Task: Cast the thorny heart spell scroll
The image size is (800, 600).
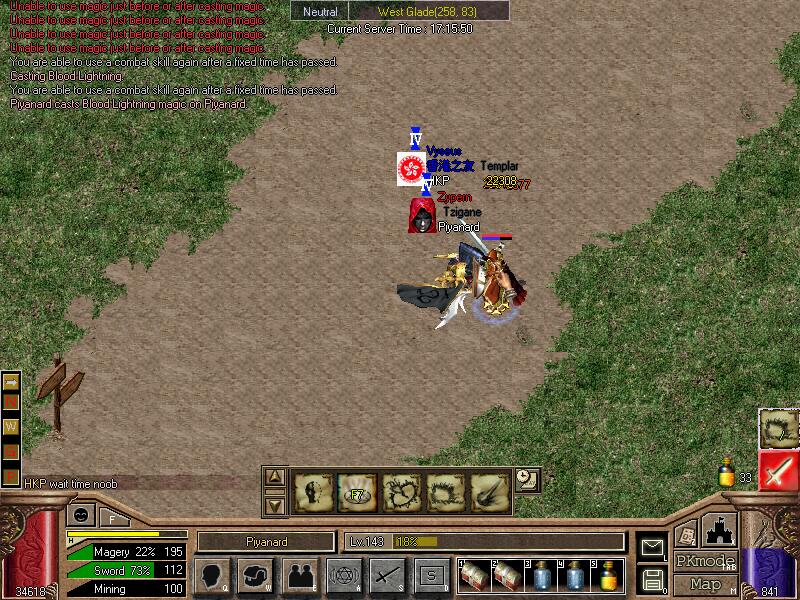Action: [401, 492]
